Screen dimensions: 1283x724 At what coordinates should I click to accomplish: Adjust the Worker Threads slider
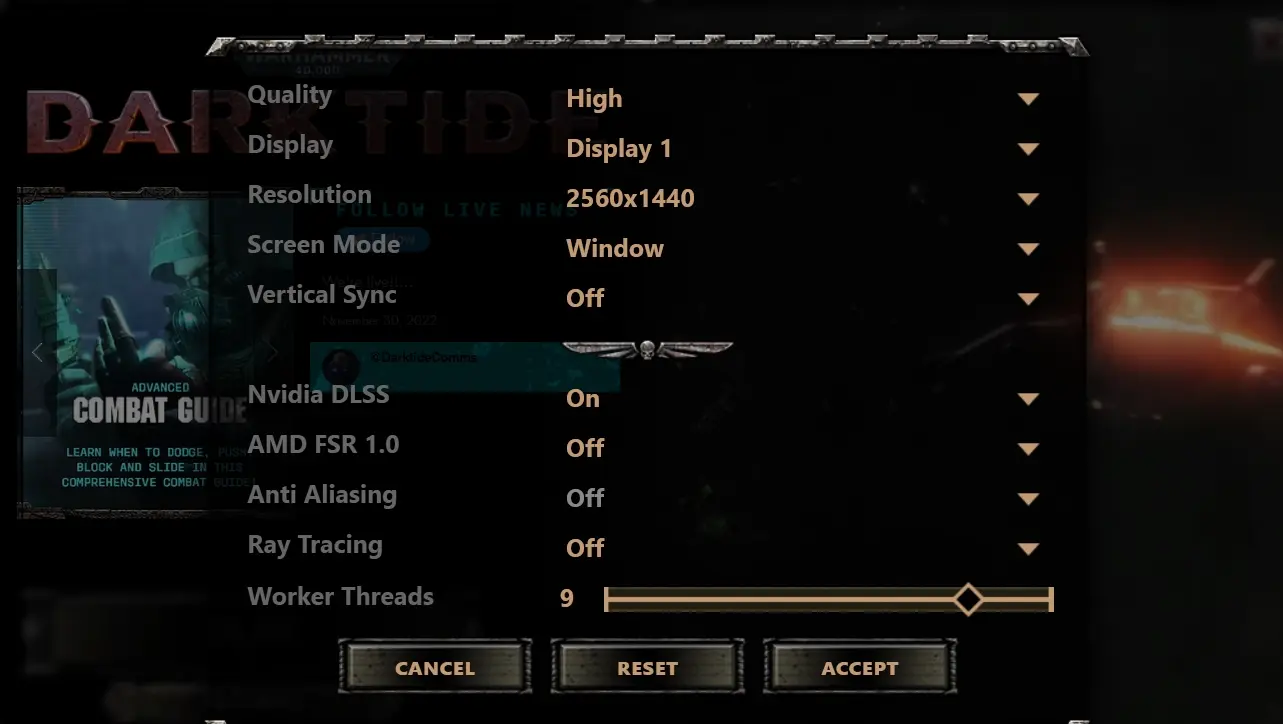(x=968, y=598)
